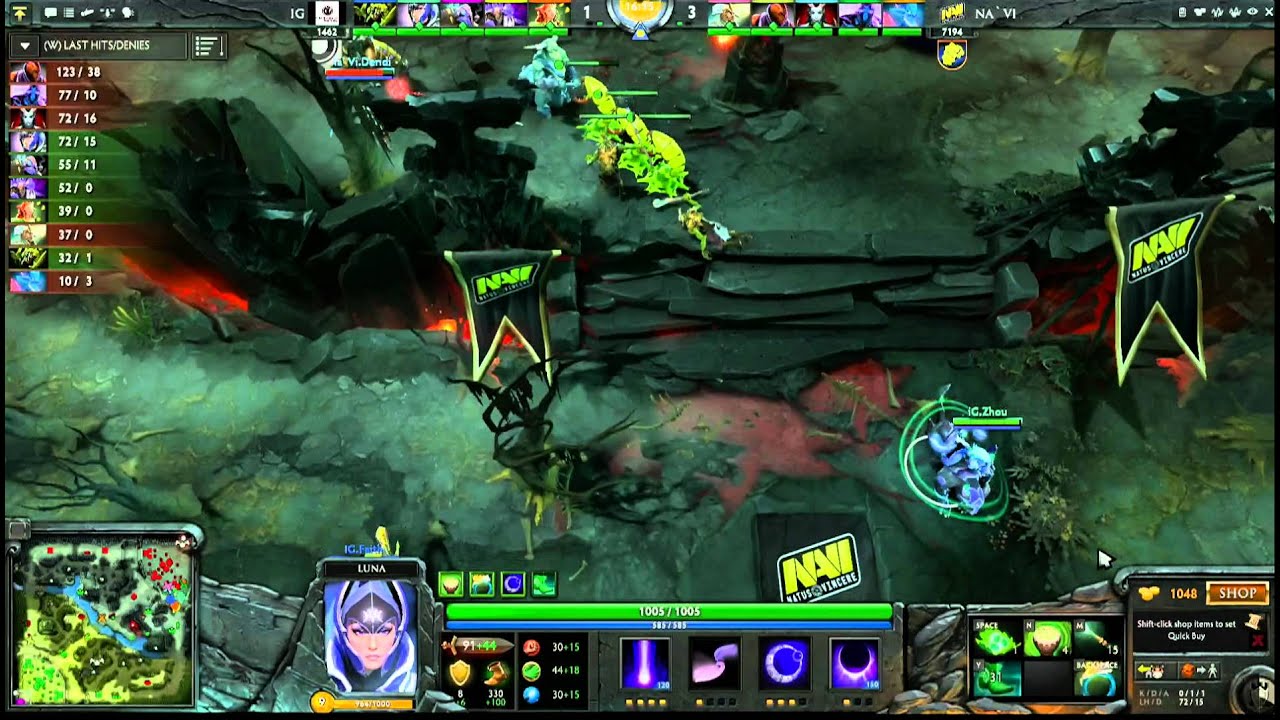Toggle the stats list button beside dropdown
Image resolution: width=1280 pixels, height=720 pixels.
pos(207,46)
